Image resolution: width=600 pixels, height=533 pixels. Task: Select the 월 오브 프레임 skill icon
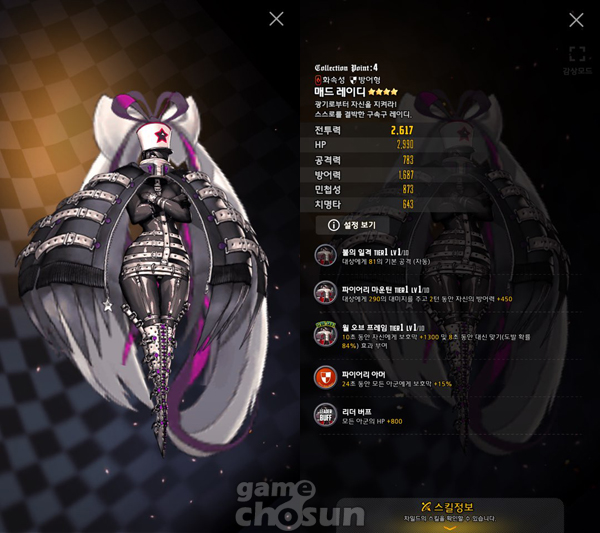coord(325,334)
